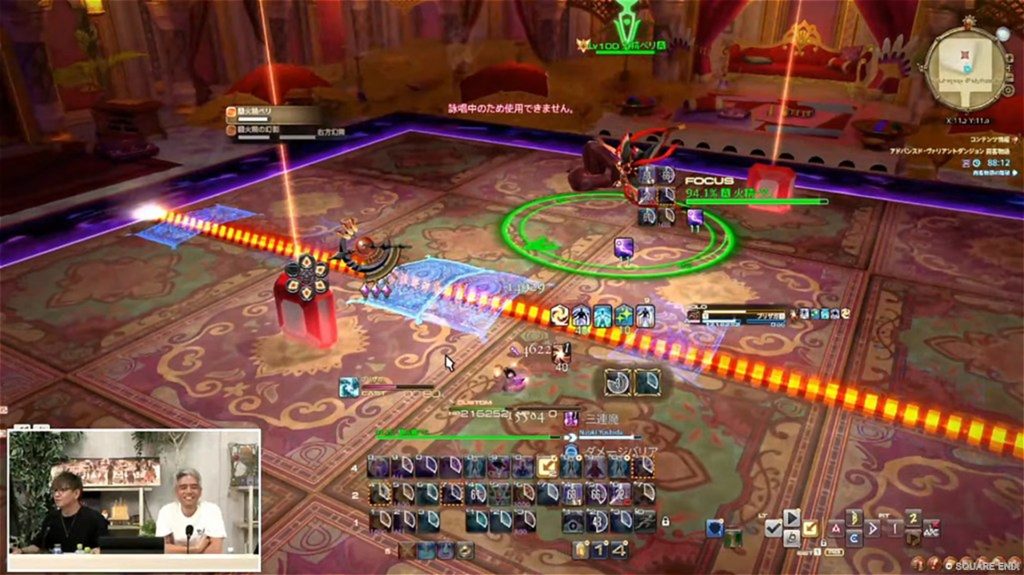Click the crossed-out icon on the small hotbar
Screen dimensions: 1024x575
(409, 550)
